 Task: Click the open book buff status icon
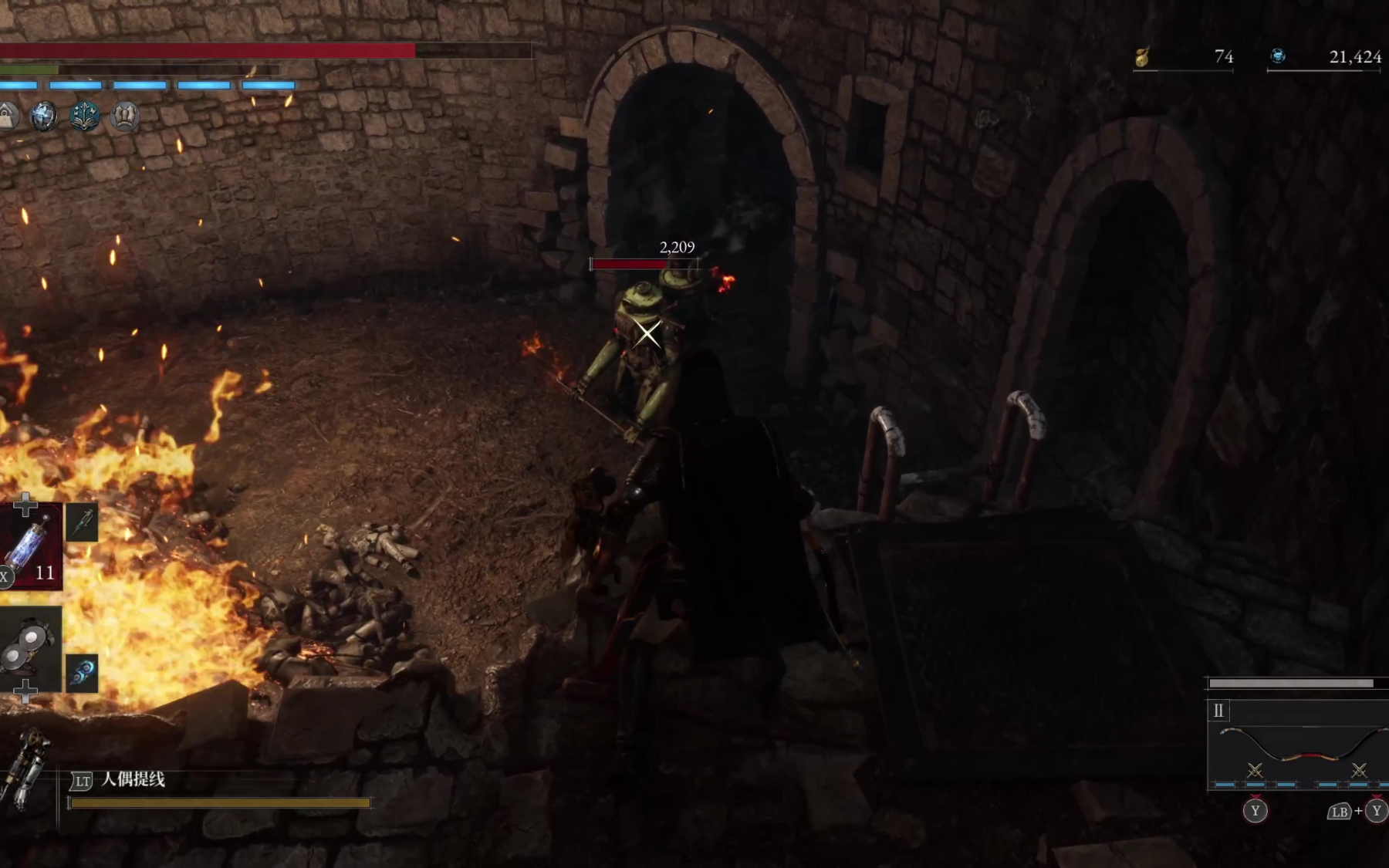pos(85,117)
